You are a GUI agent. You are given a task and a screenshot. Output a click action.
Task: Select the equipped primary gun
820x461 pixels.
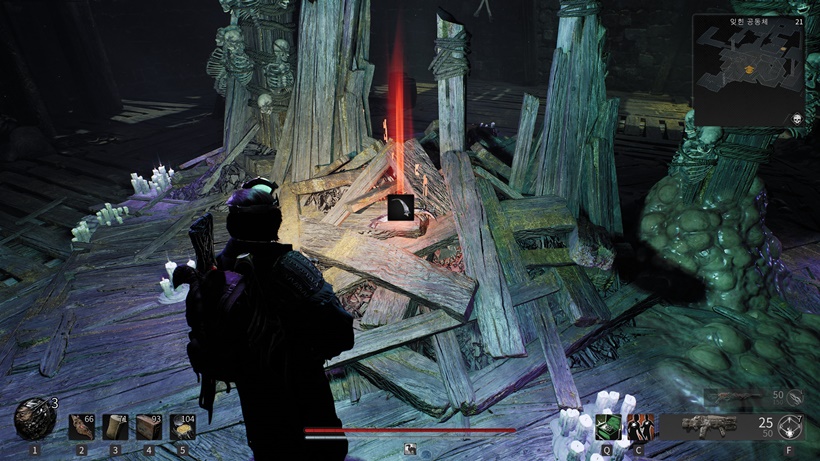(x=708, y=426)
